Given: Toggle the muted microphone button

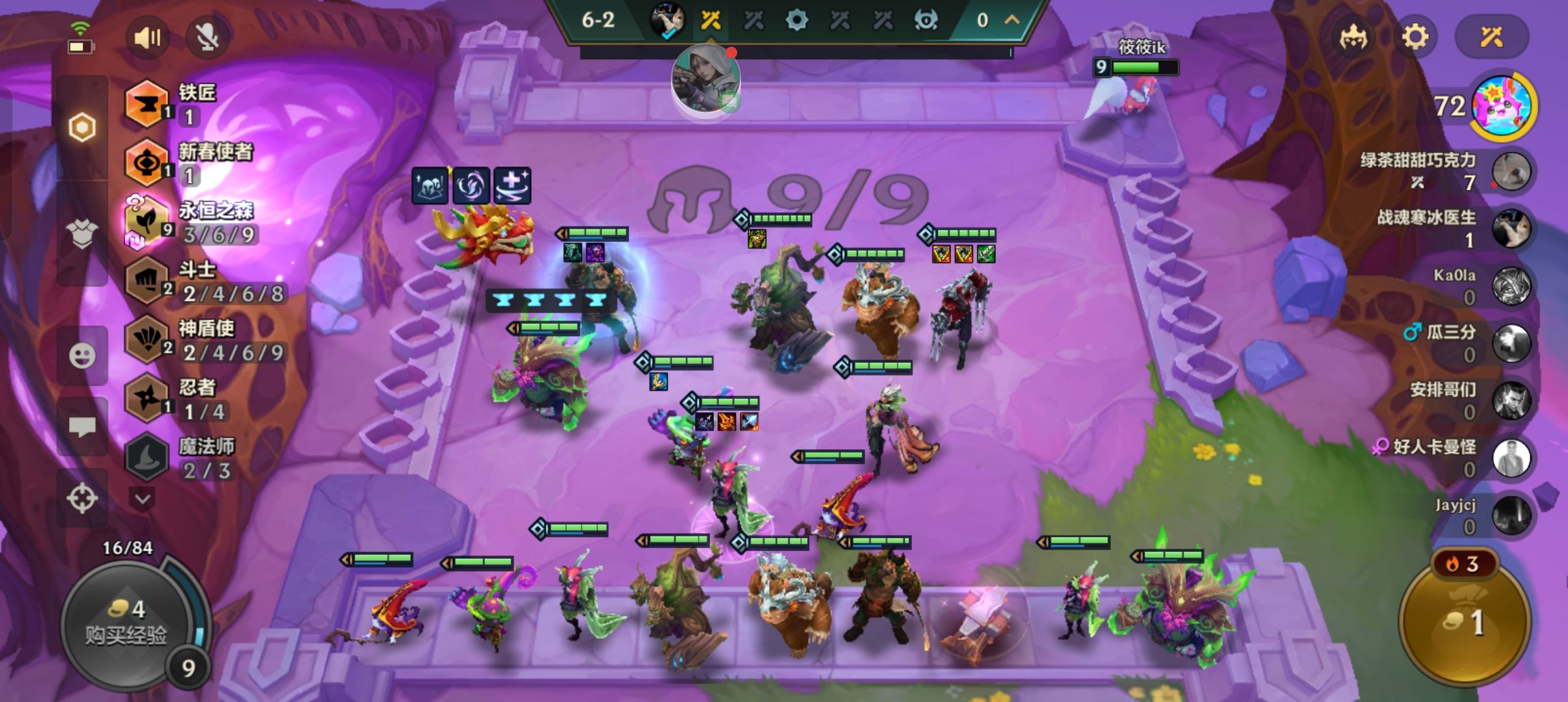Looking at the screenshot, I should click(x=207, y=38).
